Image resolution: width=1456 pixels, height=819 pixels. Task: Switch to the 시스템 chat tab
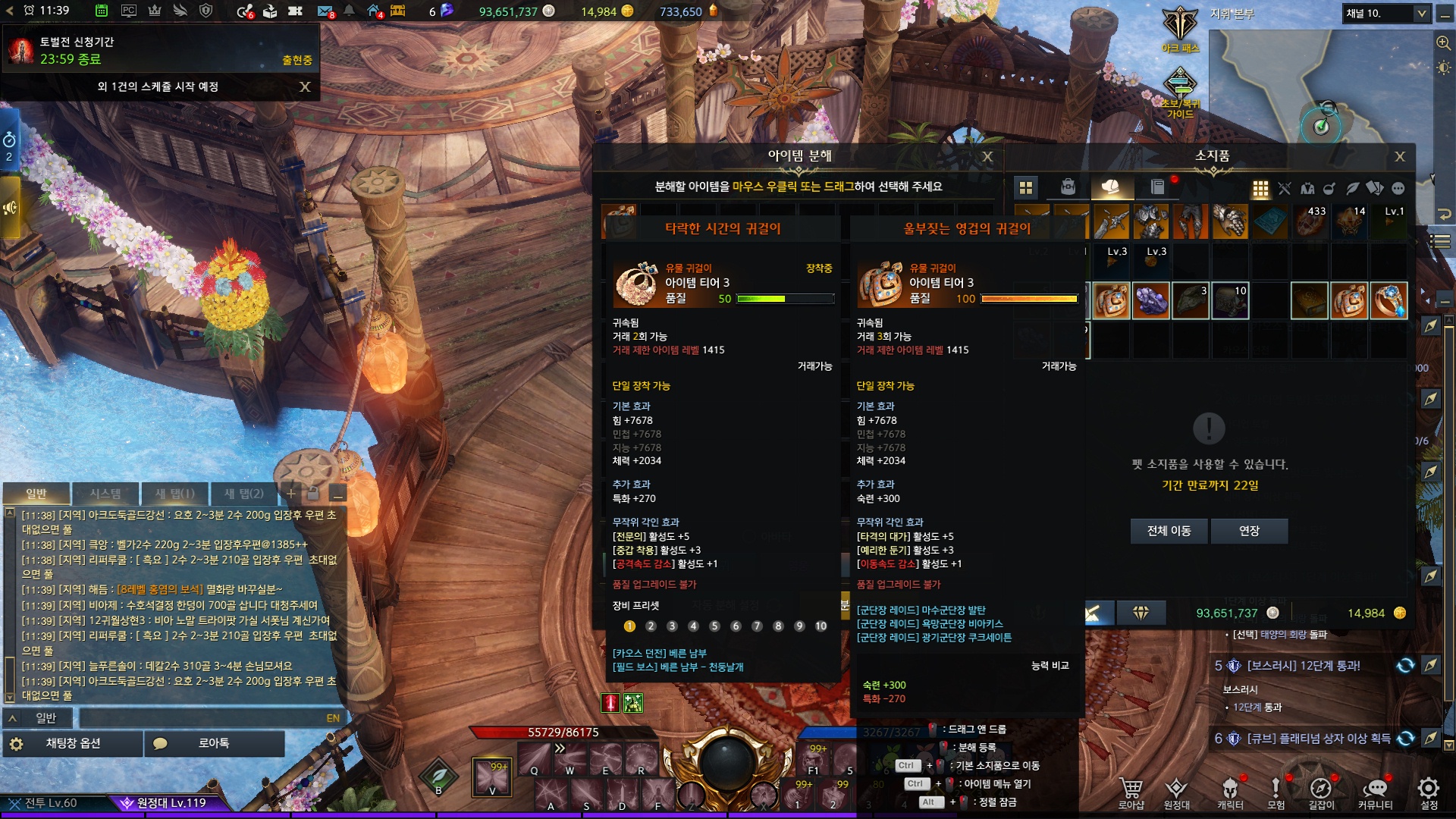click(105, 494)
